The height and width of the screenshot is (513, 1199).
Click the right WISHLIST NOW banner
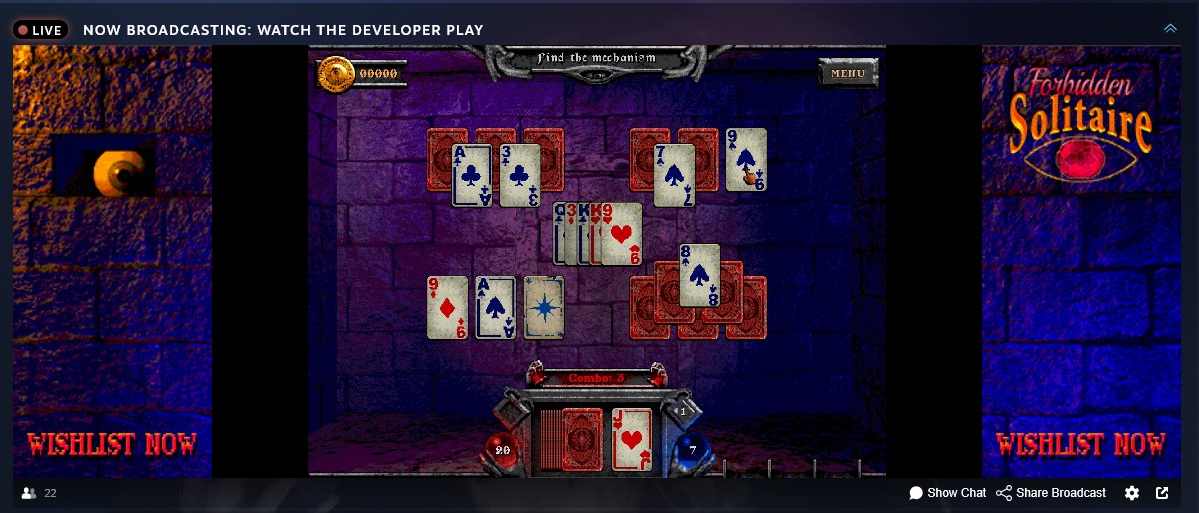[1081, 444]
